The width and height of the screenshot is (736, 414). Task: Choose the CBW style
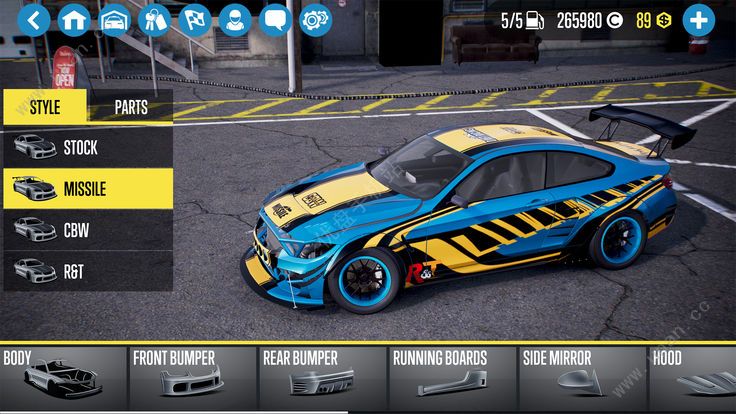(x=87, y=229)
